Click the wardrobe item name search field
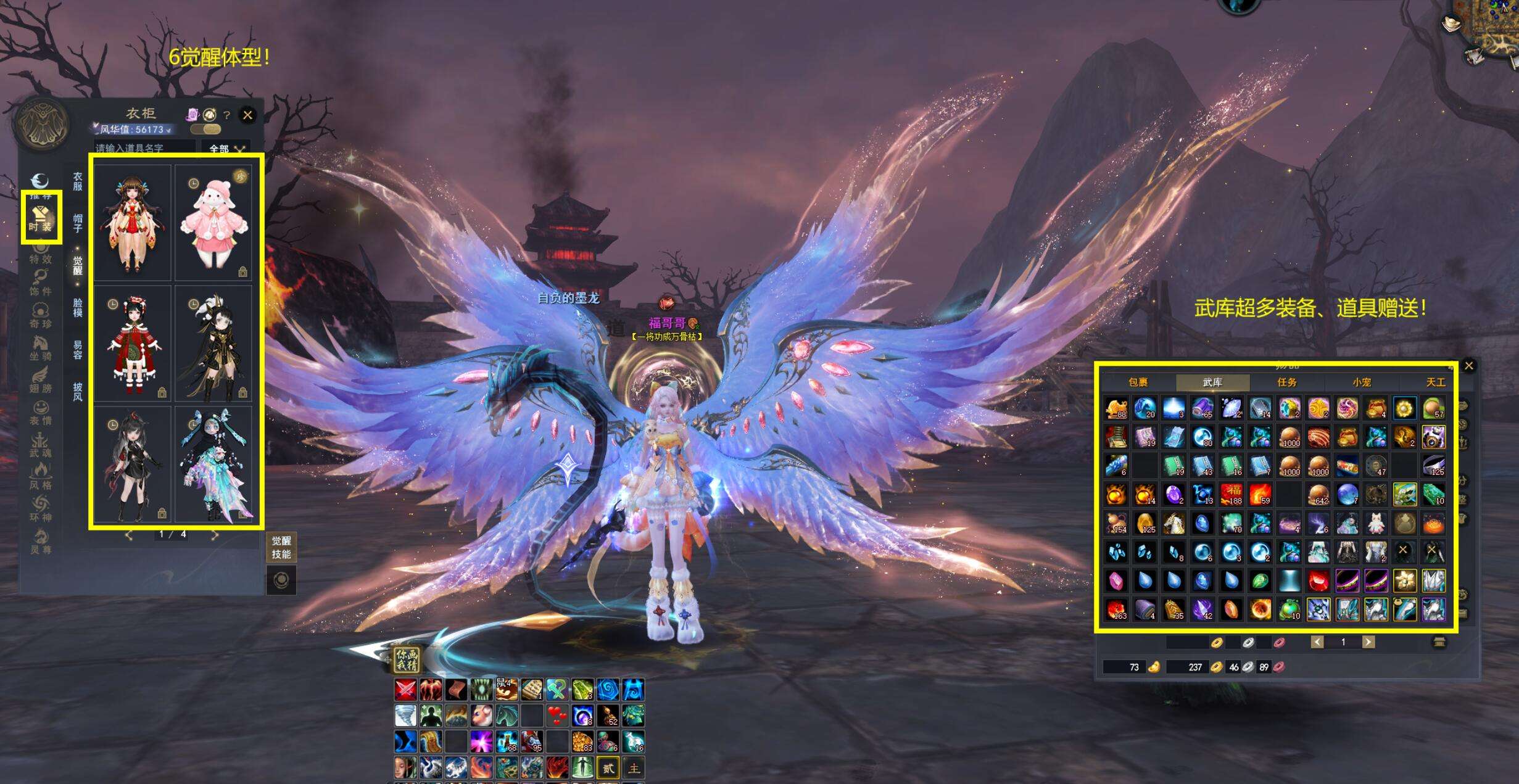 [144, 148]
